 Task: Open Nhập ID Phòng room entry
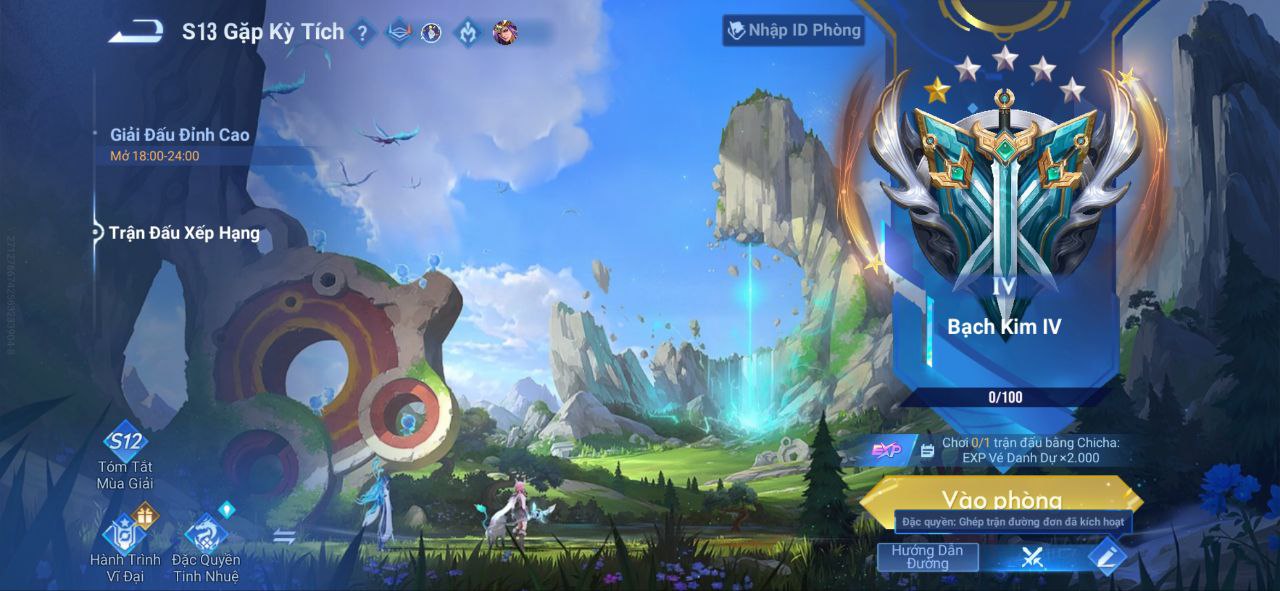coord(794,31)
